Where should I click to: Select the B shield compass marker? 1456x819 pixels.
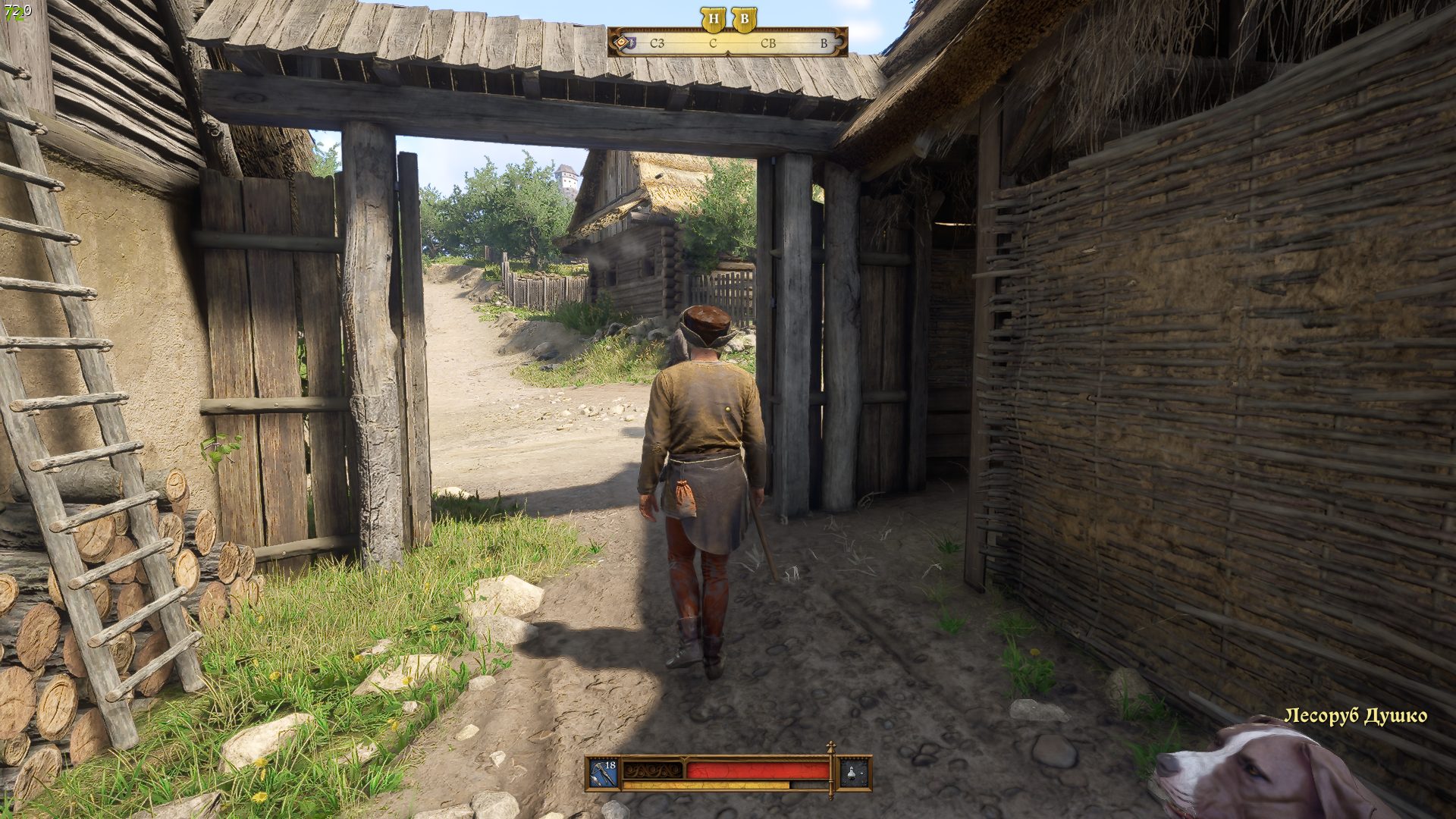[744, 20]
